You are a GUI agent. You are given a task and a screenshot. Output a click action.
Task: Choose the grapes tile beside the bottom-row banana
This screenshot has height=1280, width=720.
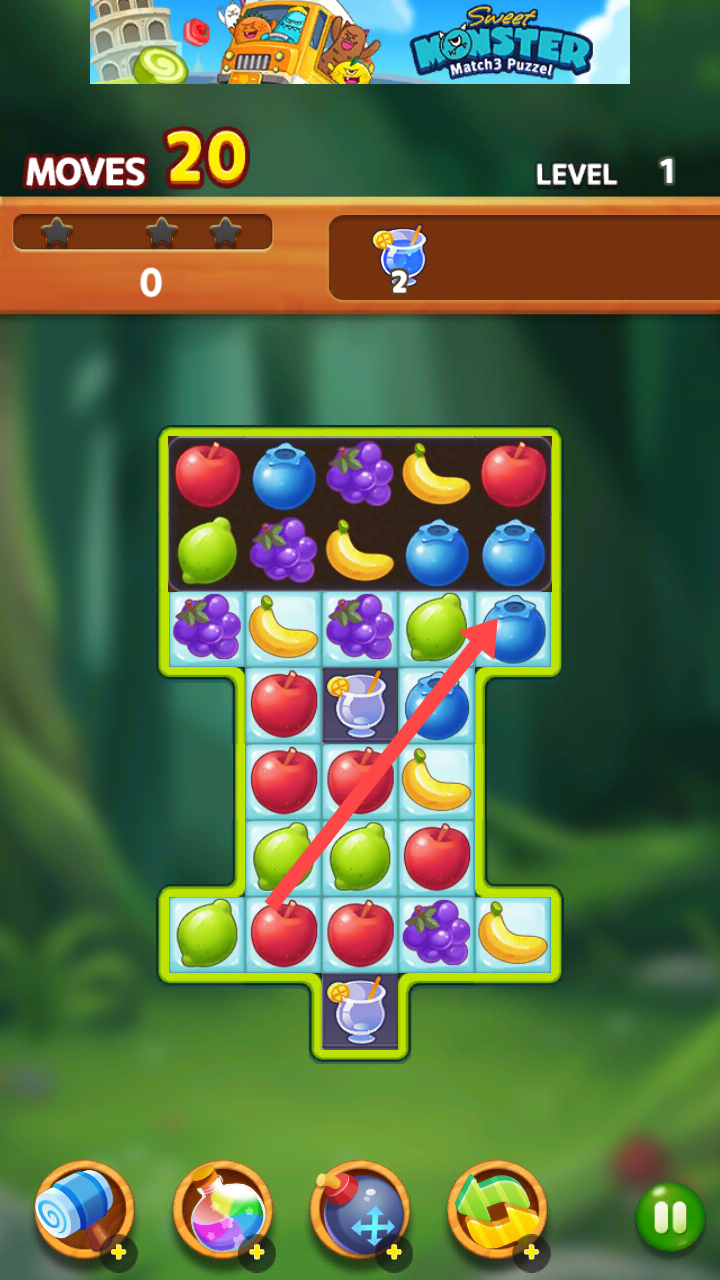coord(436,934)
